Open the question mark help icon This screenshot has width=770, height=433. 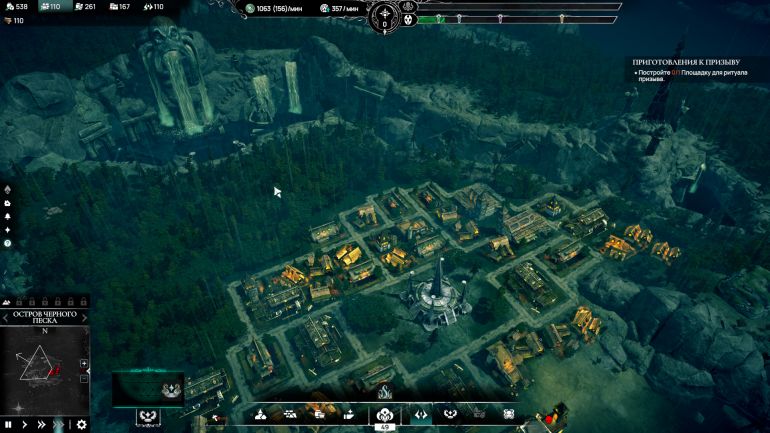[x=8, y=243]
